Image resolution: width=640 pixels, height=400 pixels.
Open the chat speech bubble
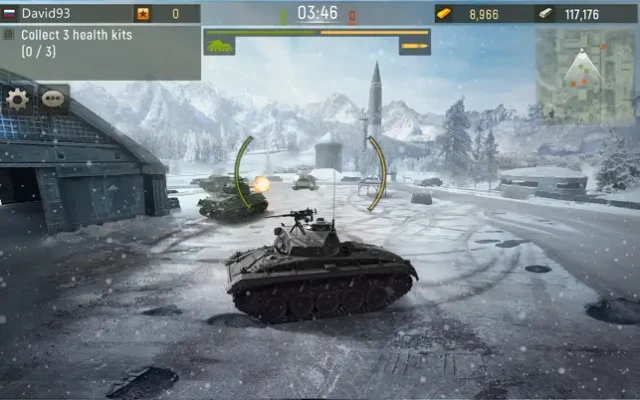(52, 99)
